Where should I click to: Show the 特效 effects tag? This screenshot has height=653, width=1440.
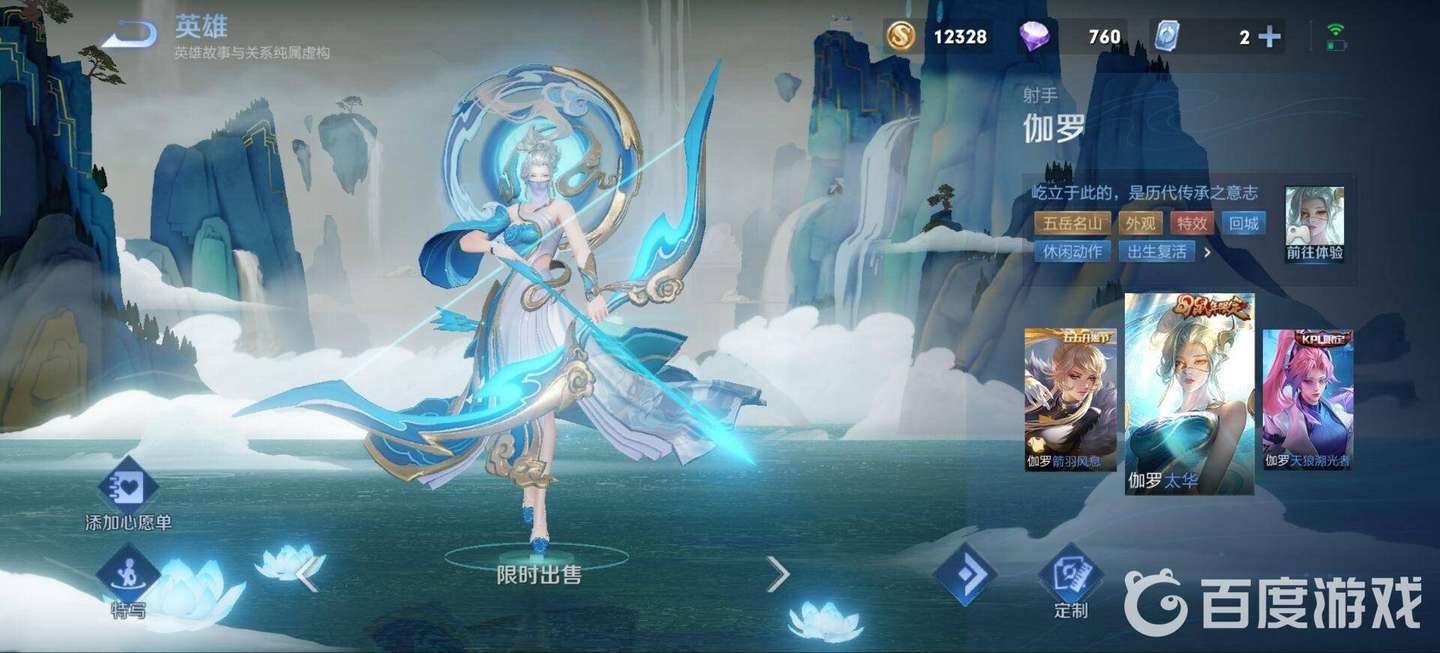coord(1191,223)
